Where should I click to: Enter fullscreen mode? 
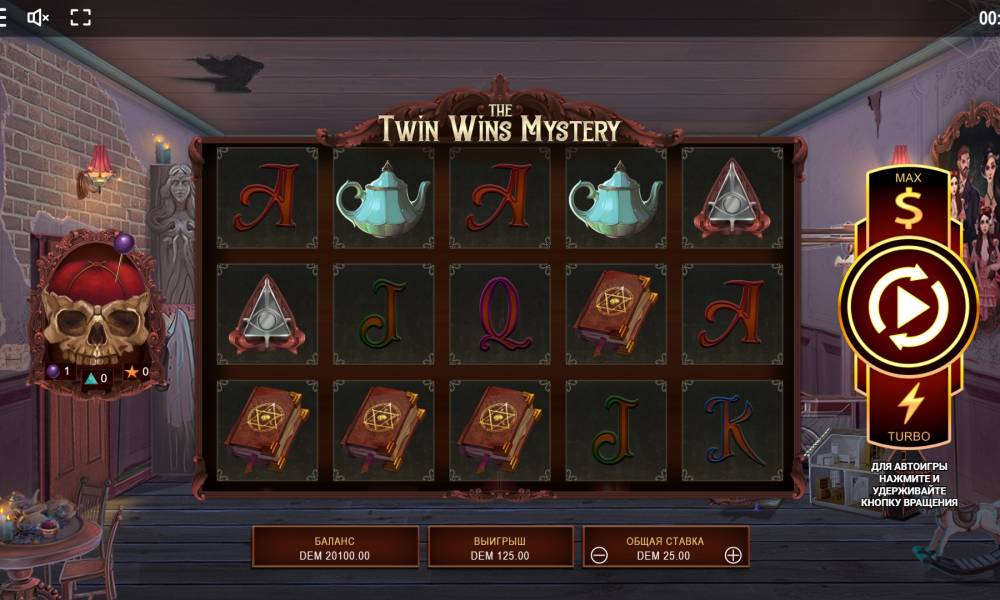(x=81, y=17)
